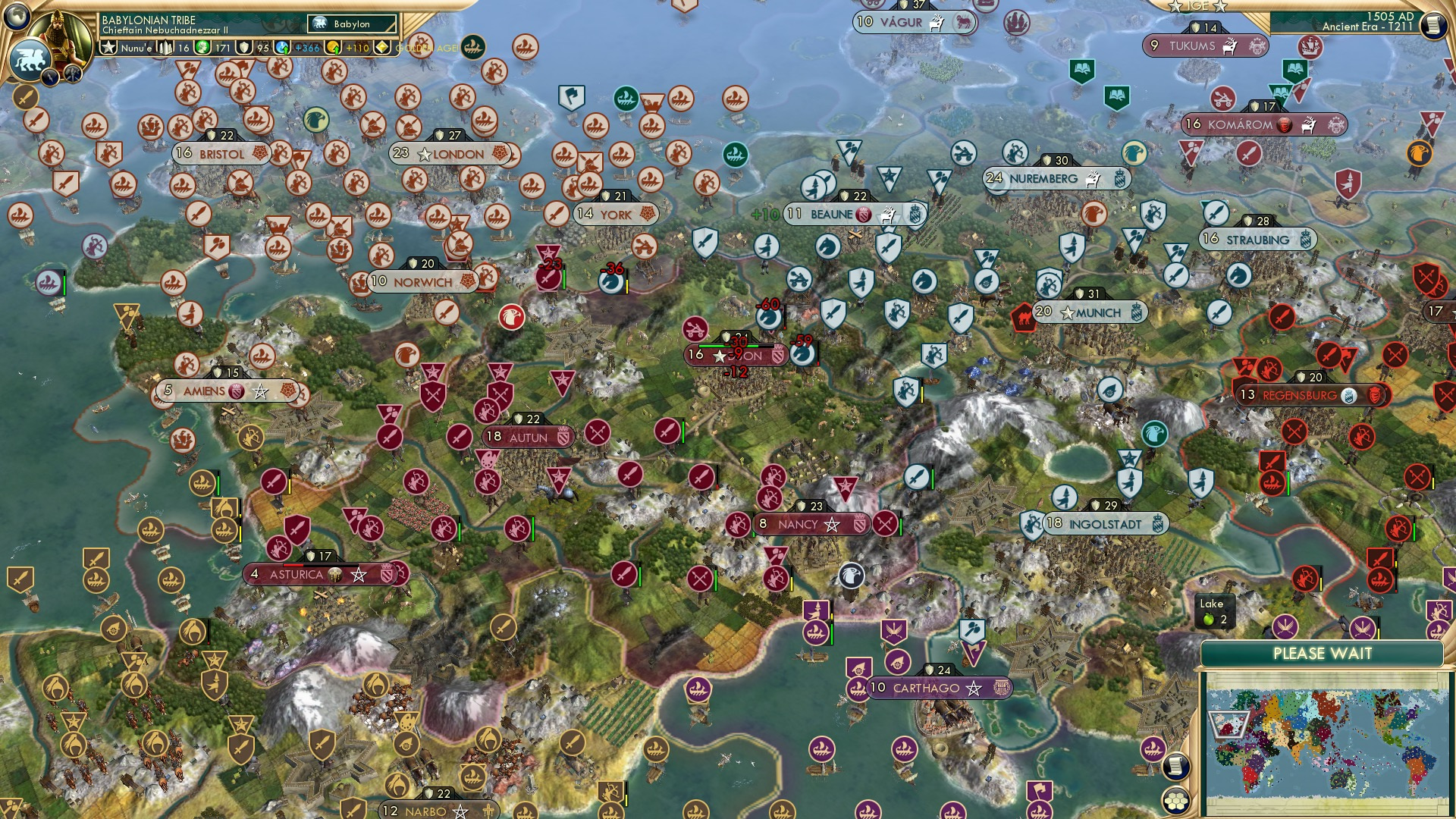The width and height of the screenshot is (1456, 819).
Task: Open culture overview via the purple star icon
Action: [x=244, y=47]
